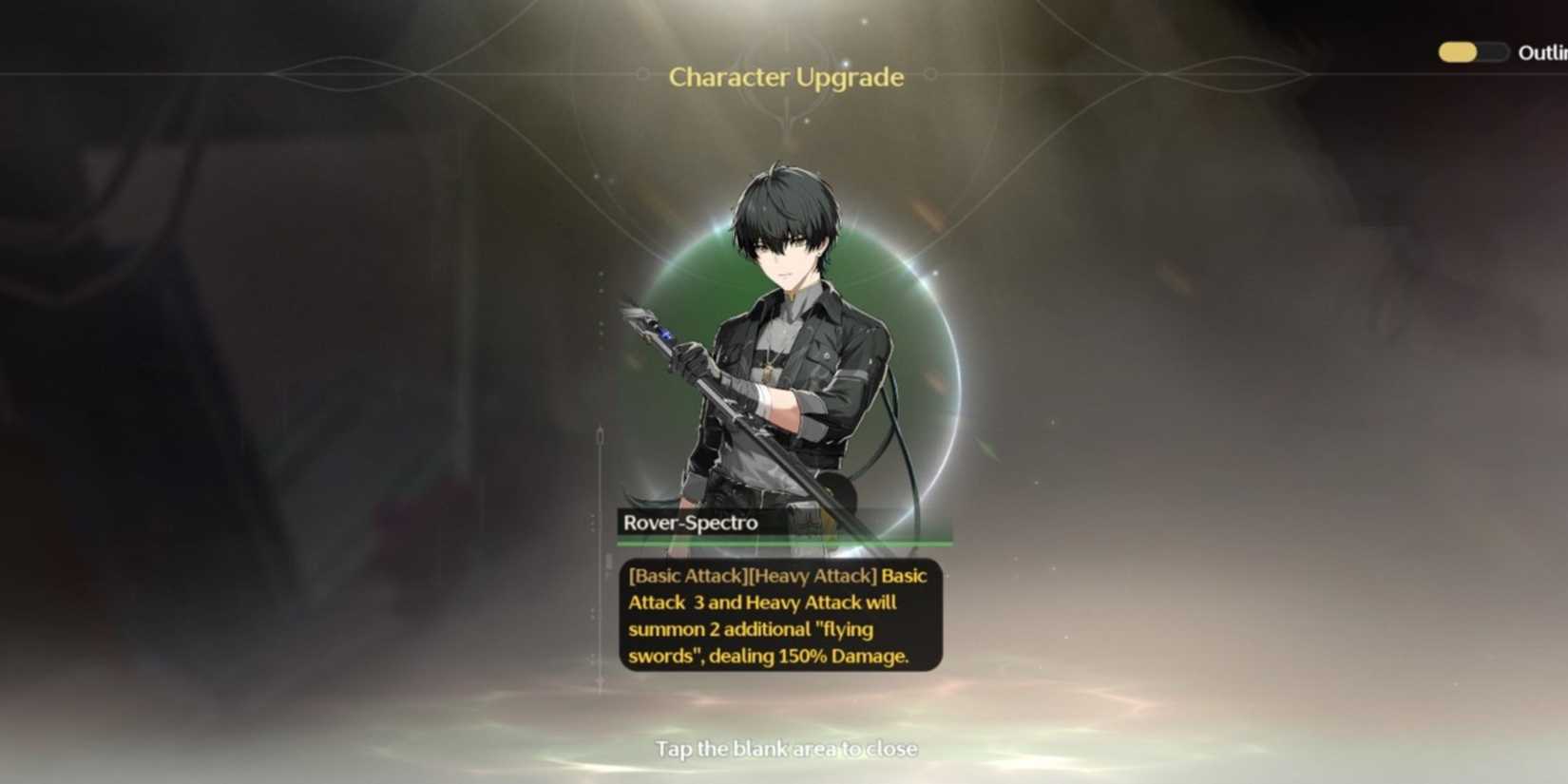
Task: Click the circular node right of Character Upgrade title
Action: click(x=931, y=73)
